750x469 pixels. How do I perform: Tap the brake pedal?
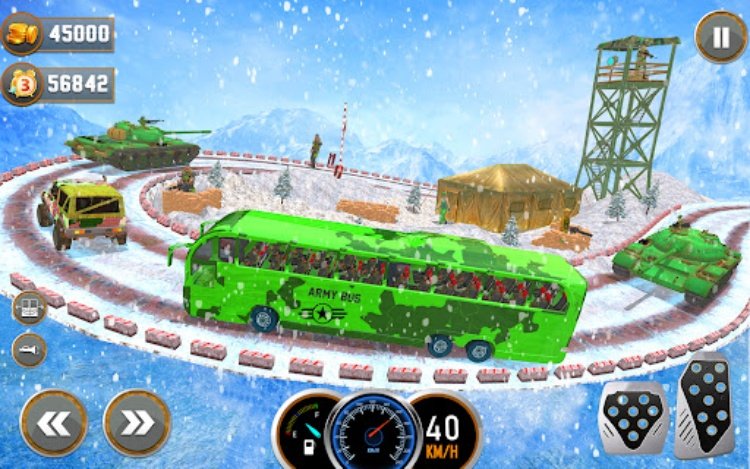point(633,418)
